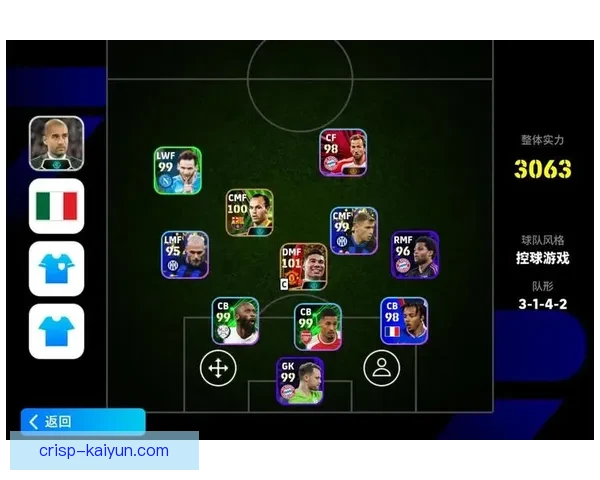Choose the kit icon with a chest badge
Screen dimensions: 600x480
[56, 268]
